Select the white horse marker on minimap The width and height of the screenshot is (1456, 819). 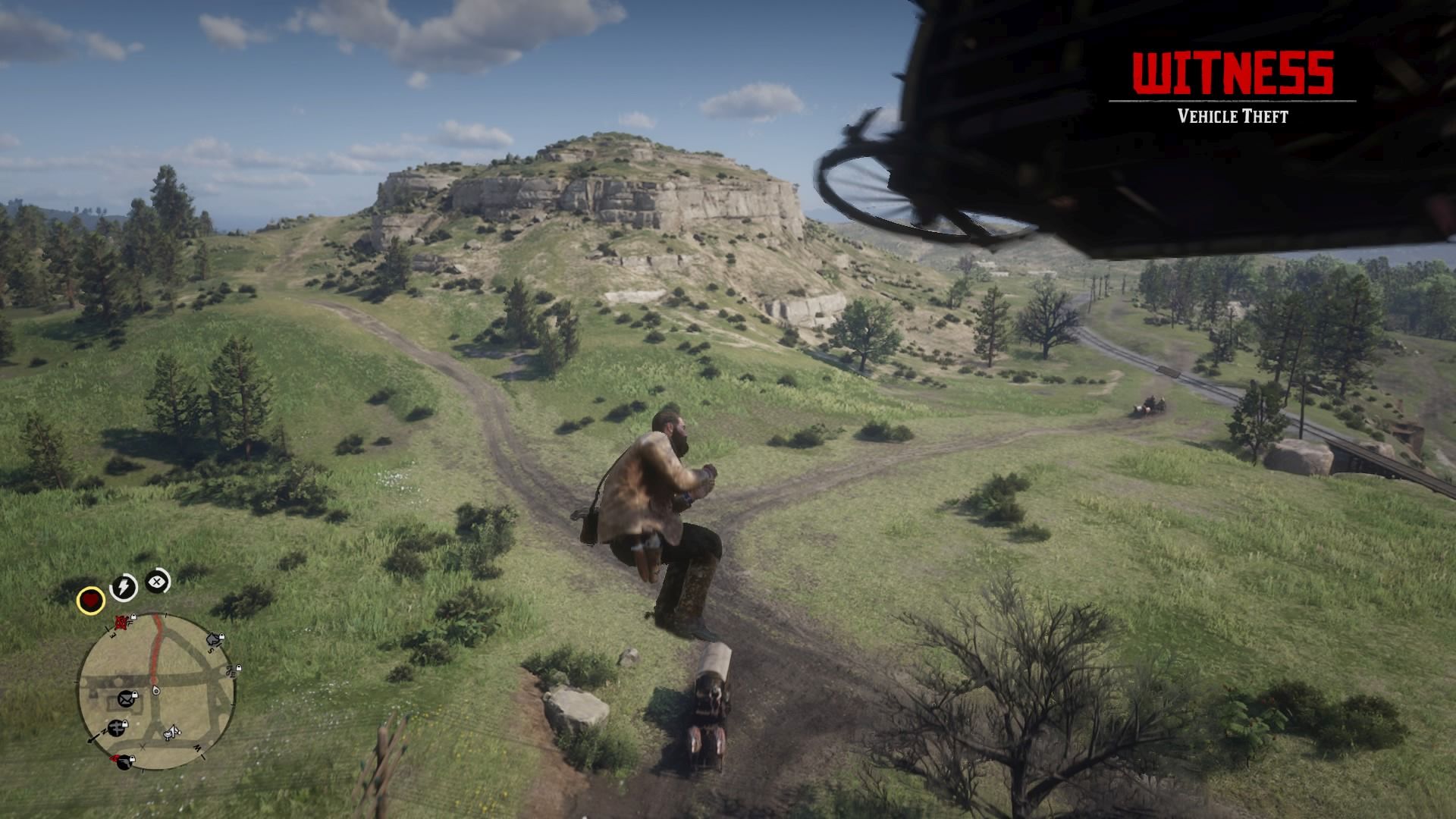pyautogui.click(x=173, y=732)
